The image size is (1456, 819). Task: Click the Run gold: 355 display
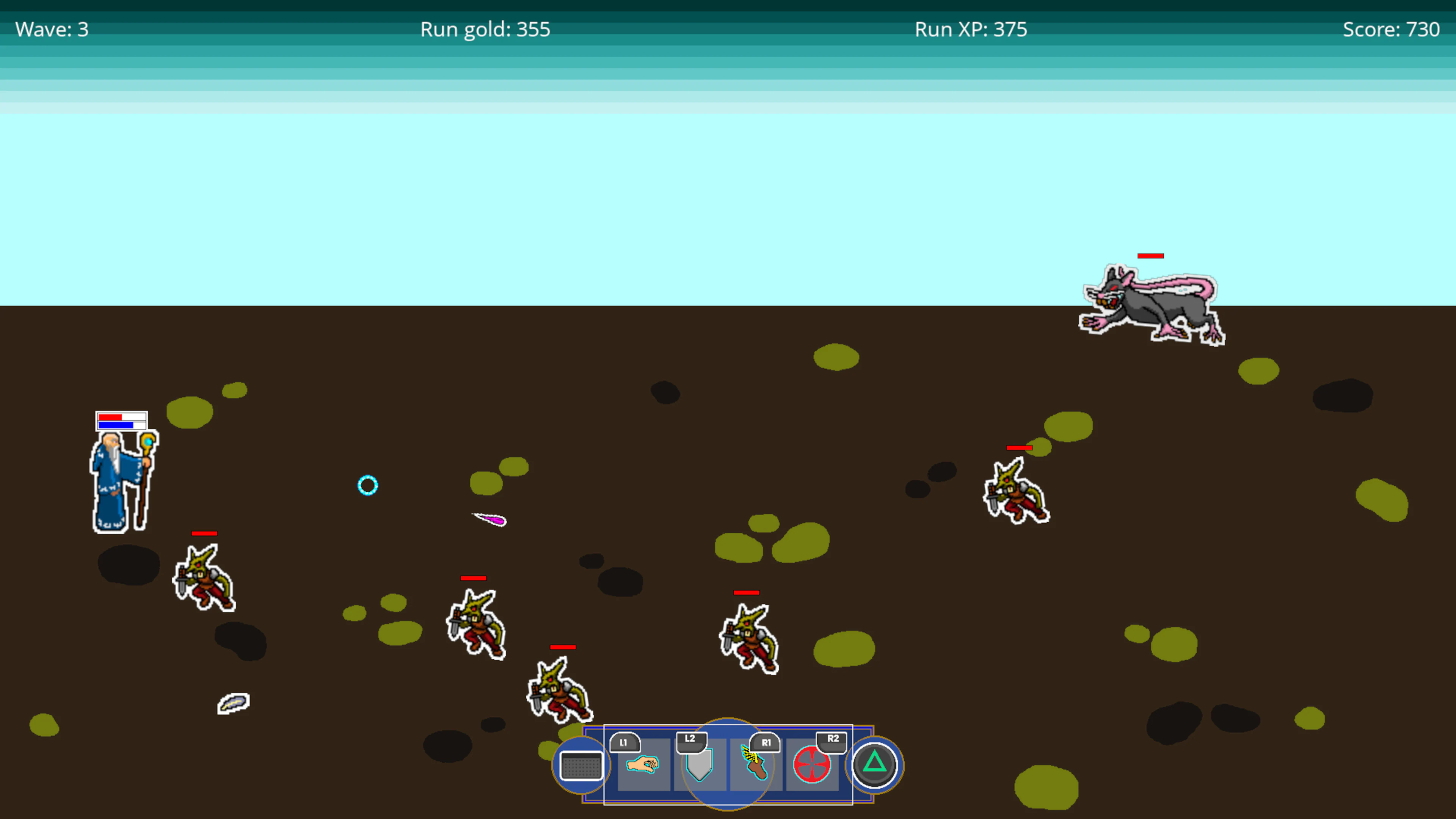[x=485, y=29]
